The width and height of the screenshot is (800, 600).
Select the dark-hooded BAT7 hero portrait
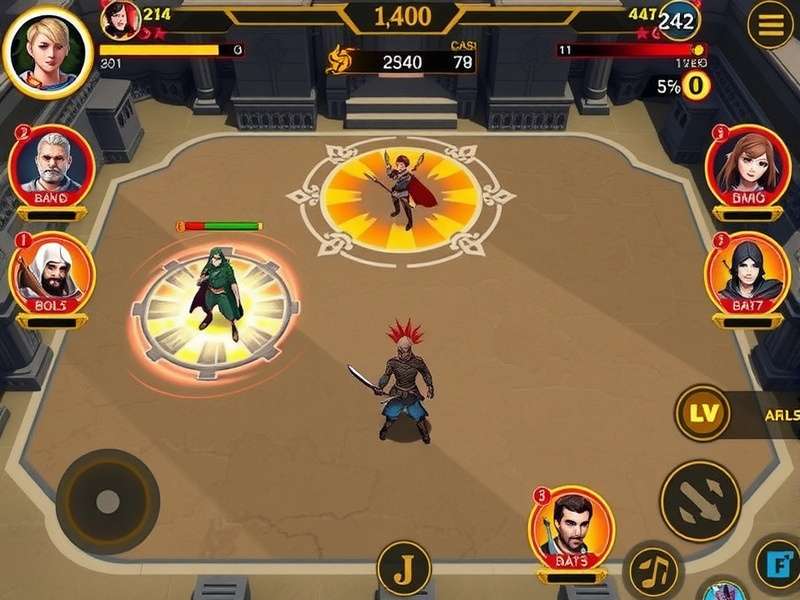[x=748, y=270]
